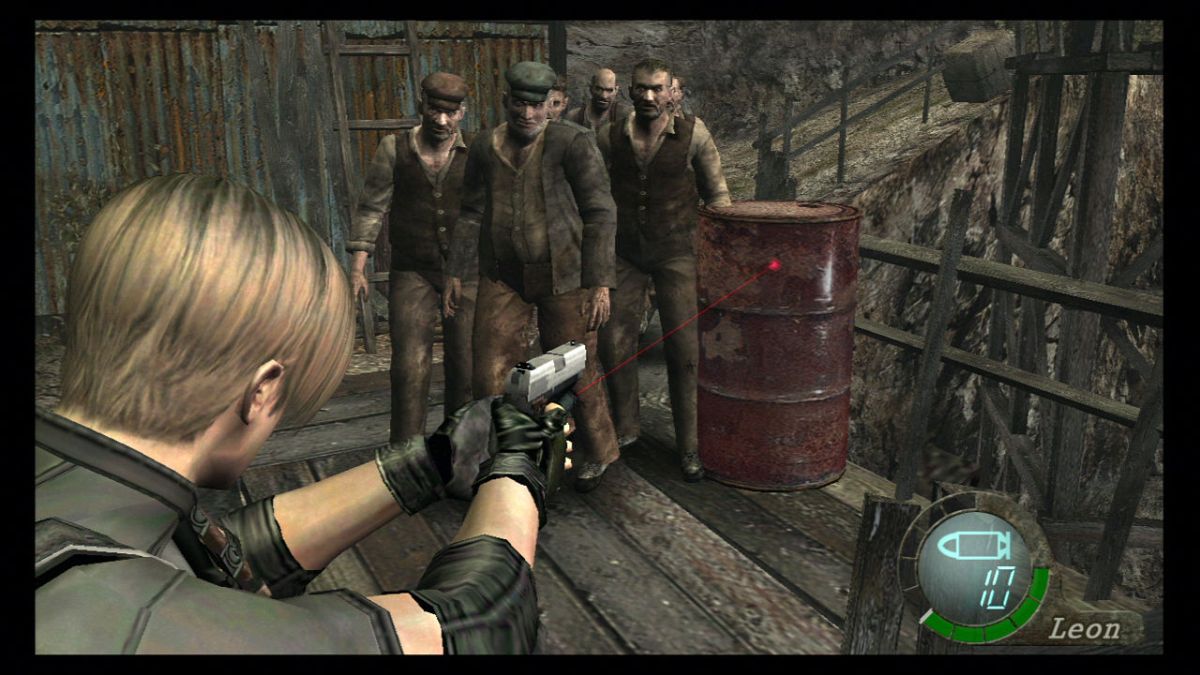Click the bullet icon in Leon's gauge

point(974,546)
